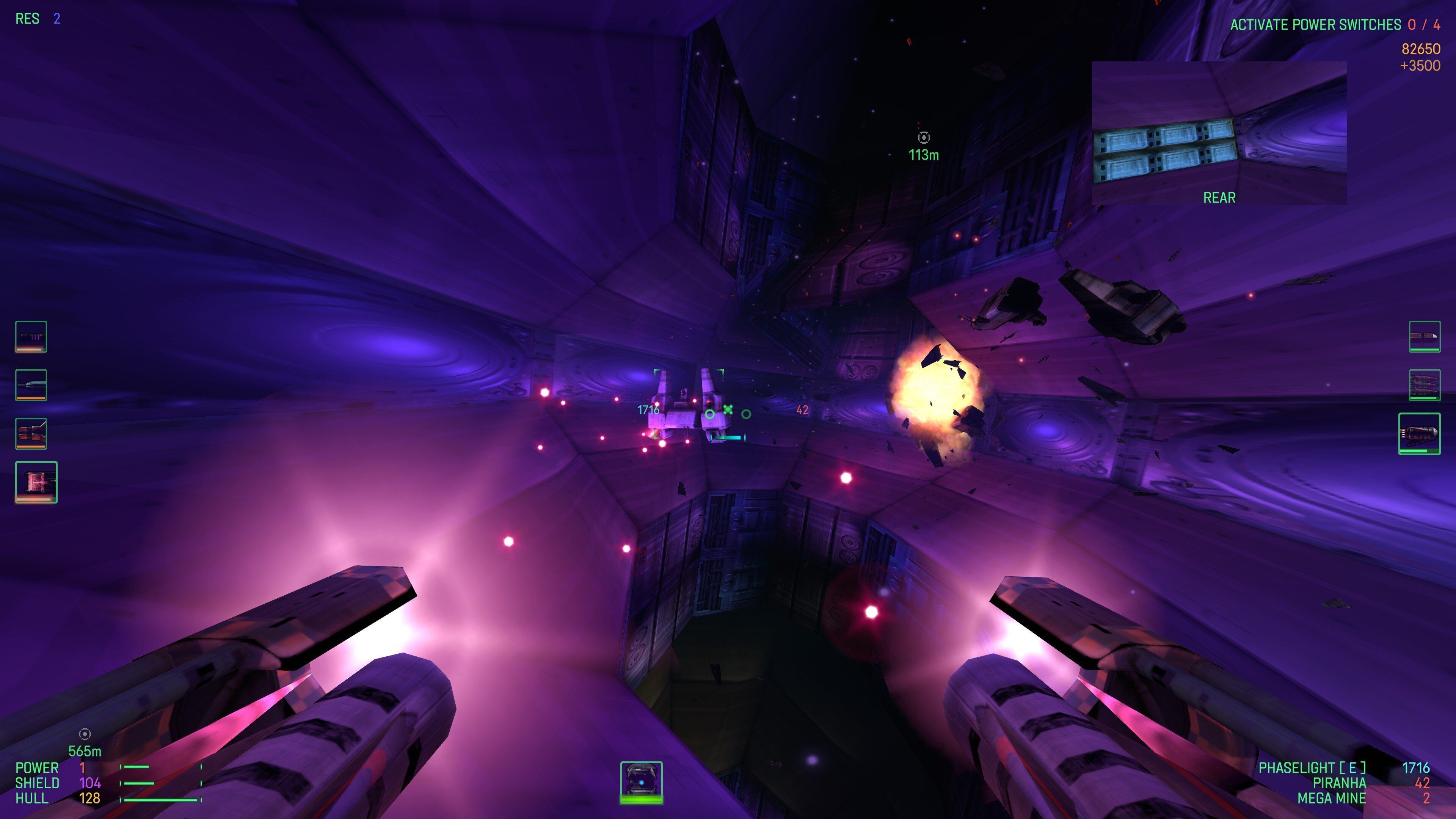
Task: Switch to the twin red barrel weapon
Action: 31,433
